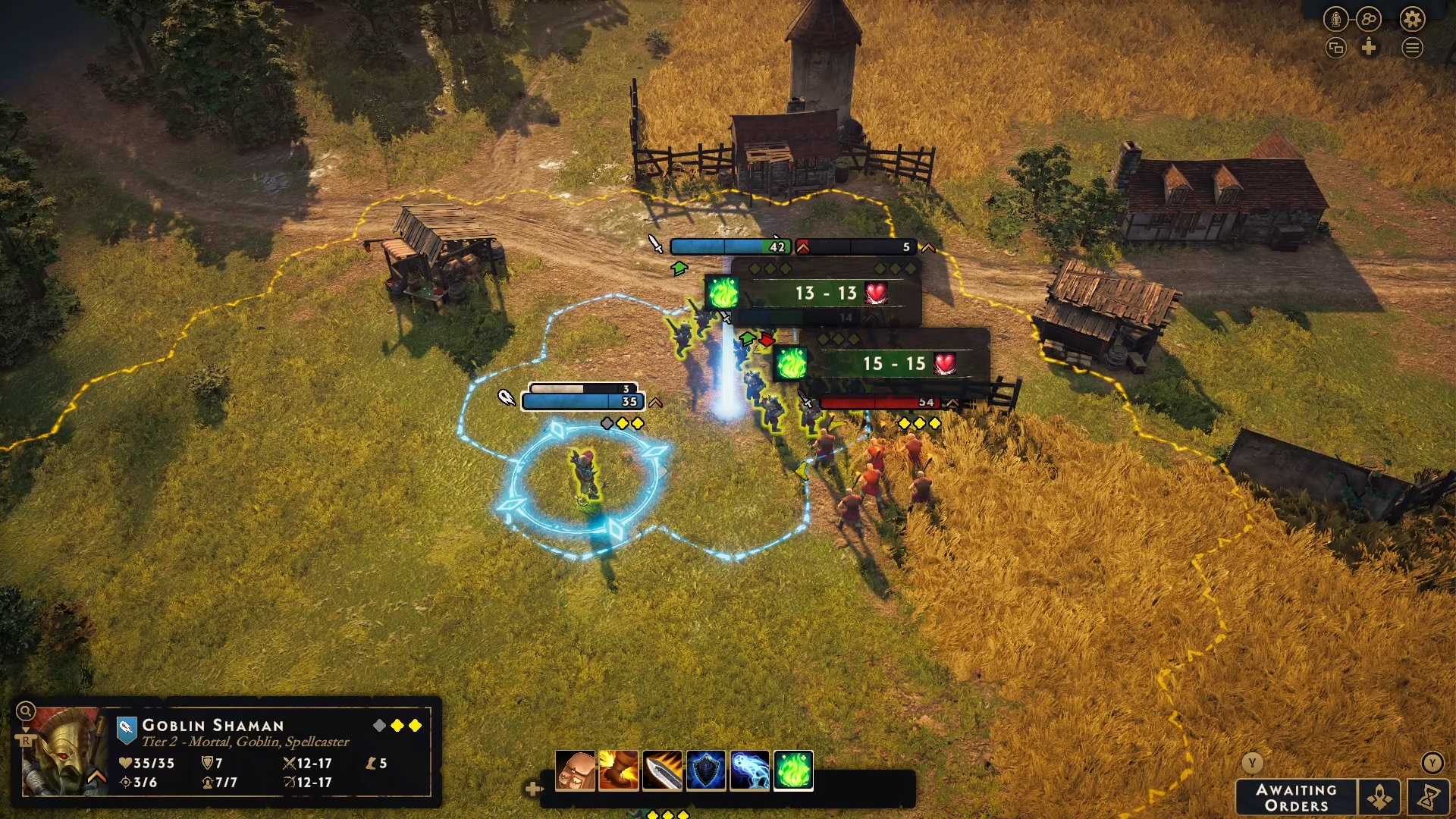Open the hamburger list menu

[1412, 49]
